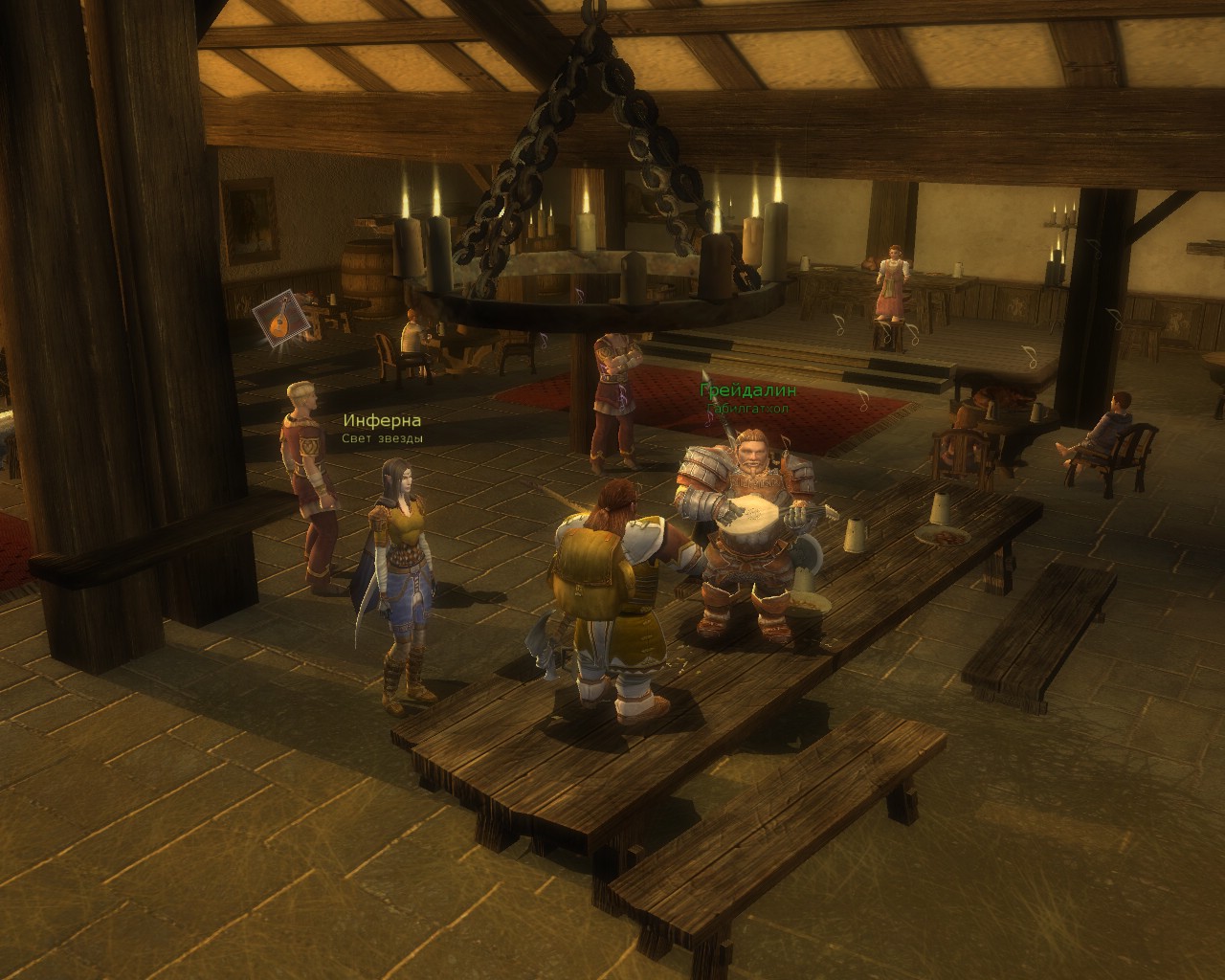Viewport: 1225px width, 980px height.
Task: Select the player nameplate Инферна
Action: [x=382, y=420]
